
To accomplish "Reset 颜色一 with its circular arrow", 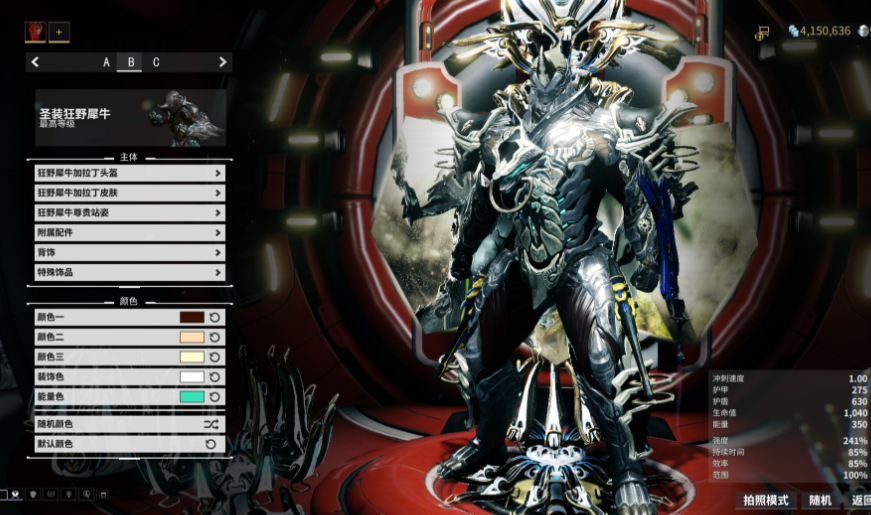I will pyautogui.click(x=215, y=317).
